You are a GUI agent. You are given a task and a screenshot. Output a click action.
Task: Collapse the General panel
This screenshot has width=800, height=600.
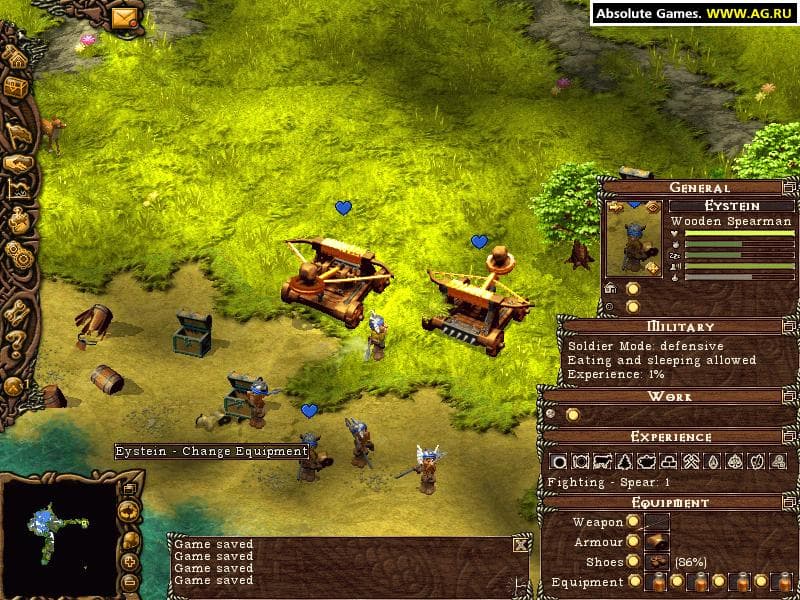click(x=789, y=187)
